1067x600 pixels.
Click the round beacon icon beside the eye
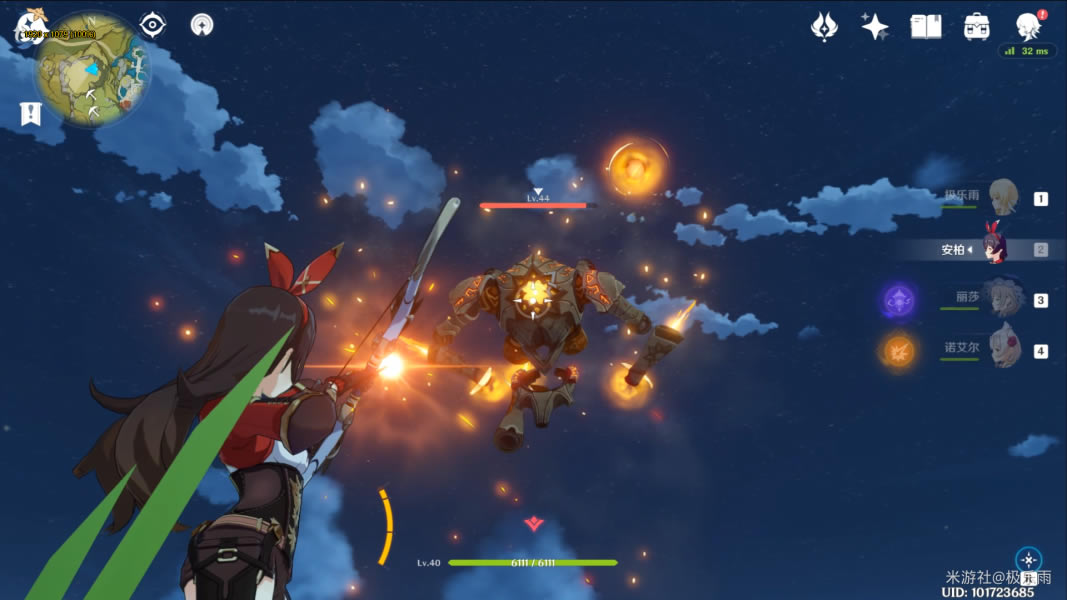coord(202,25)
